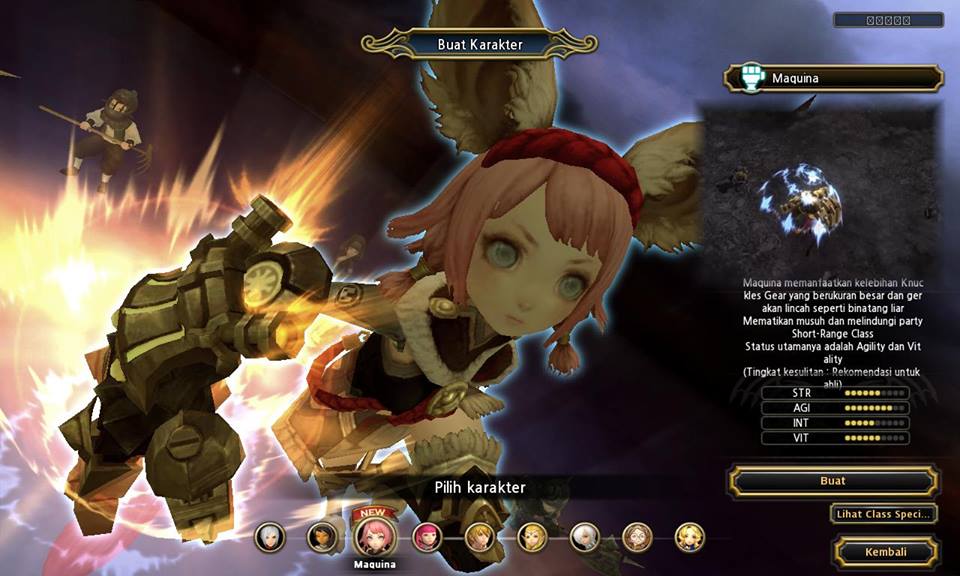Select the blonde character at the row's right end
Viewport: 960px width, 576px height.
coord(689,538)
